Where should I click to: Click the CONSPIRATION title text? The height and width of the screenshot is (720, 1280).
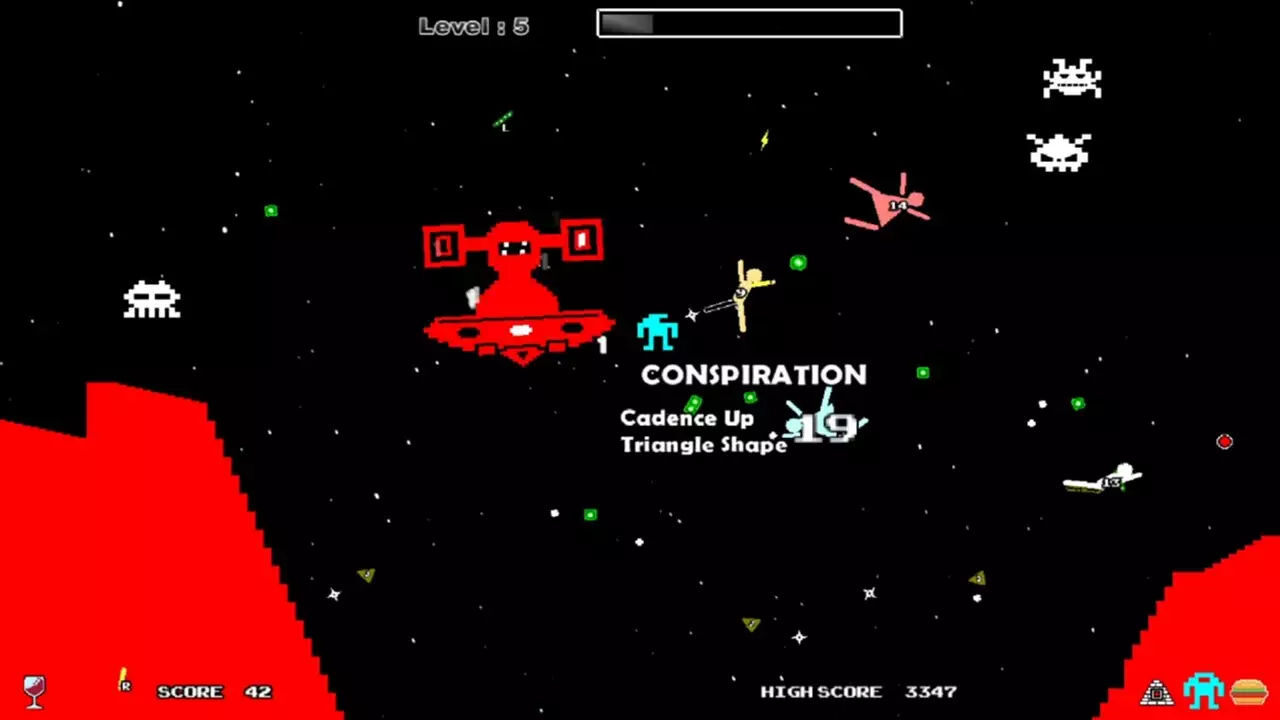click(x=754, y=375)
